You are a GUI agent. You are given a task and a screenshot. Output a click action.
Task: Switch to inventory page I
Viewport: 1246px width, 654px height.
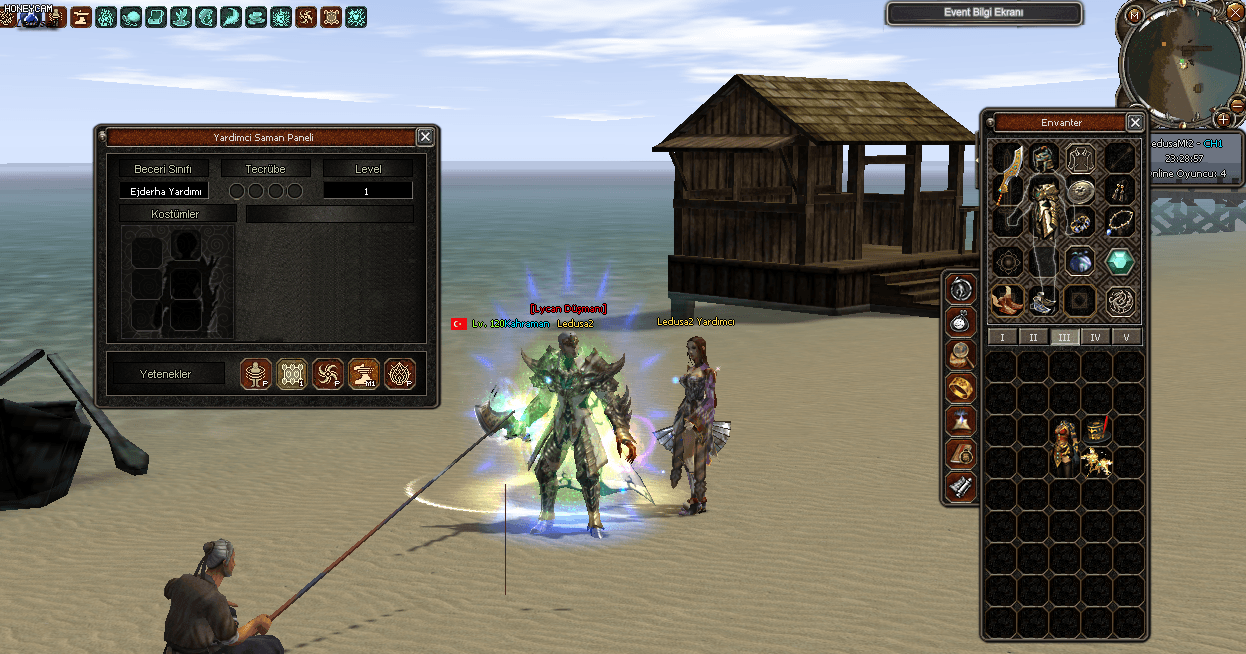(1002, 337)
